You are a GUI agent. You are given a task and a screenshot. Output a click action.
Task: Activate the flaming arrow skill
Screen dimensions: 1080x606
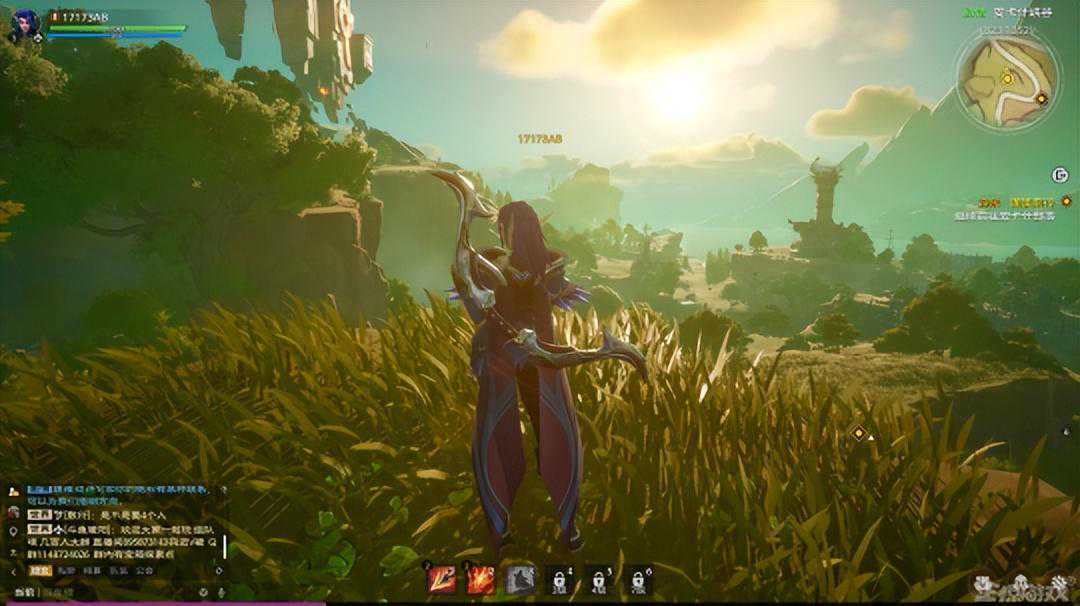(442, 579)
